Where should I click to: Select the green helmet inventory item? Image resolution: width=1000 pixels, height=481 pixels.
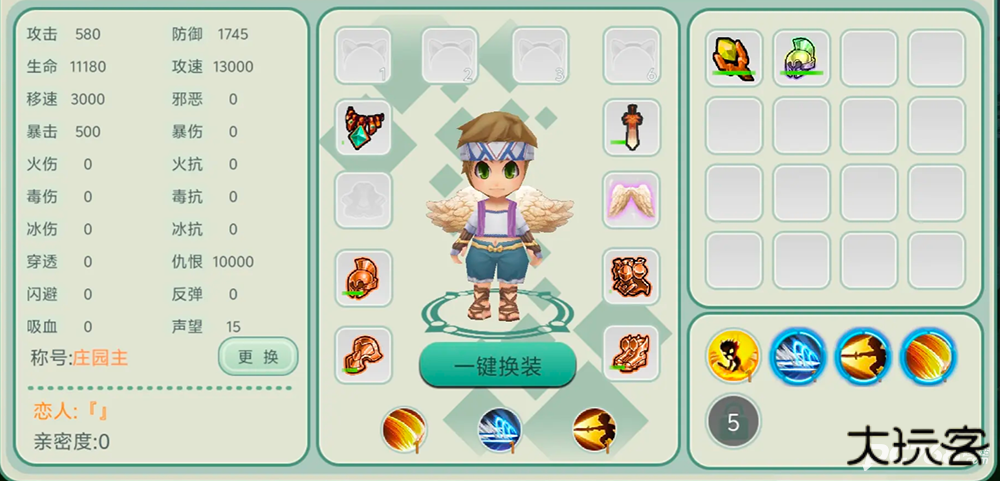[x=801, y=57]
